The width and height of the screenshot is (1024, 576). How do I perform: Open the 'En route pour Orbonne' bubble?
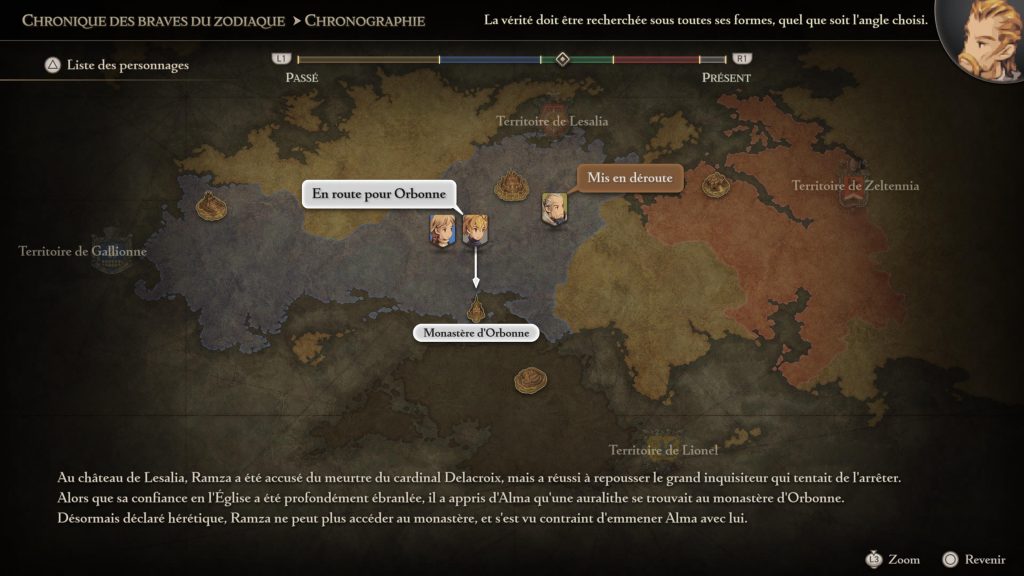pyautogui.click(x=378, y=194)
